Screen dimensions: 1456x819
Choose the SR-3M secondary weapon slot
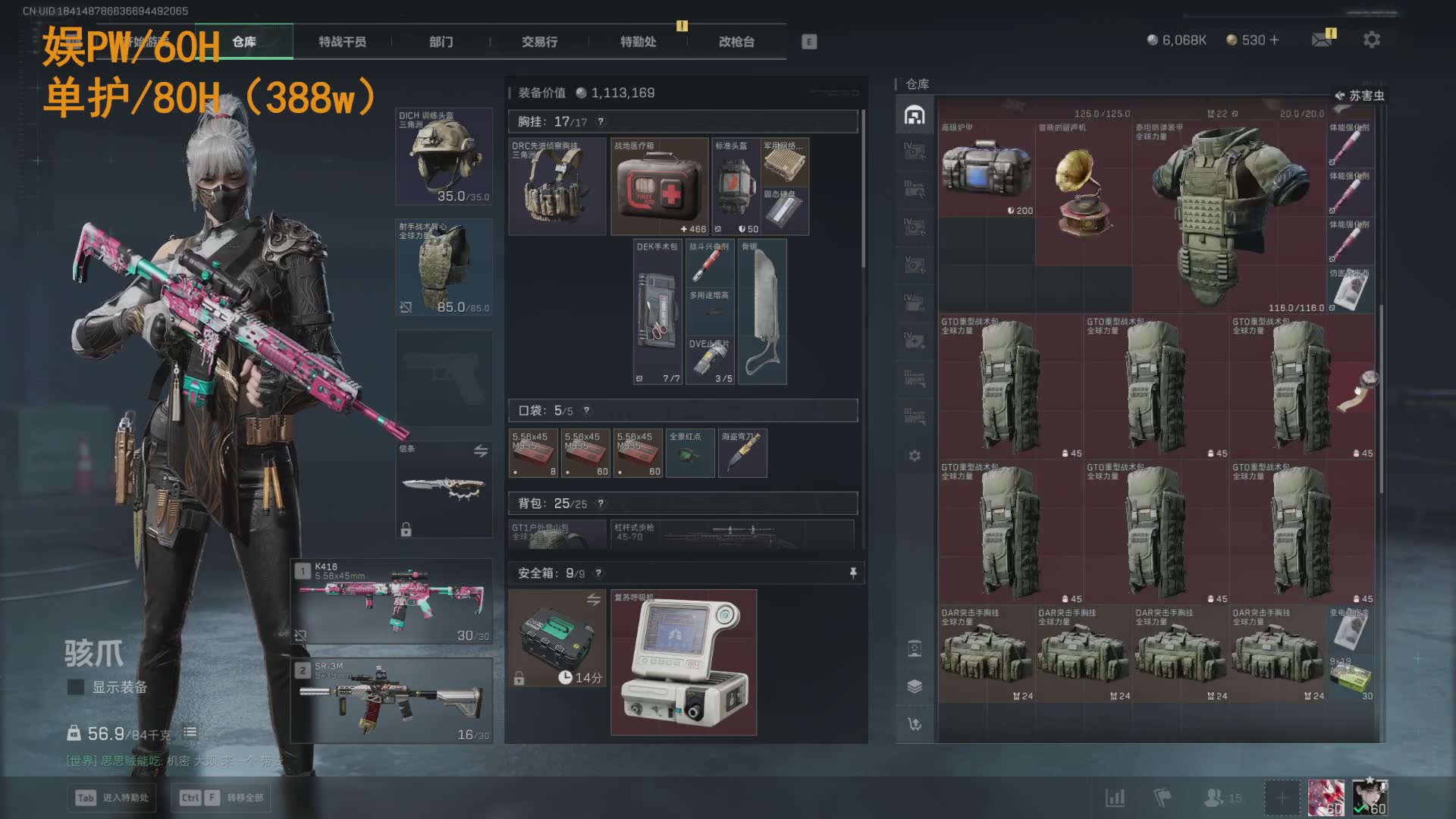(x=392, y=699)
